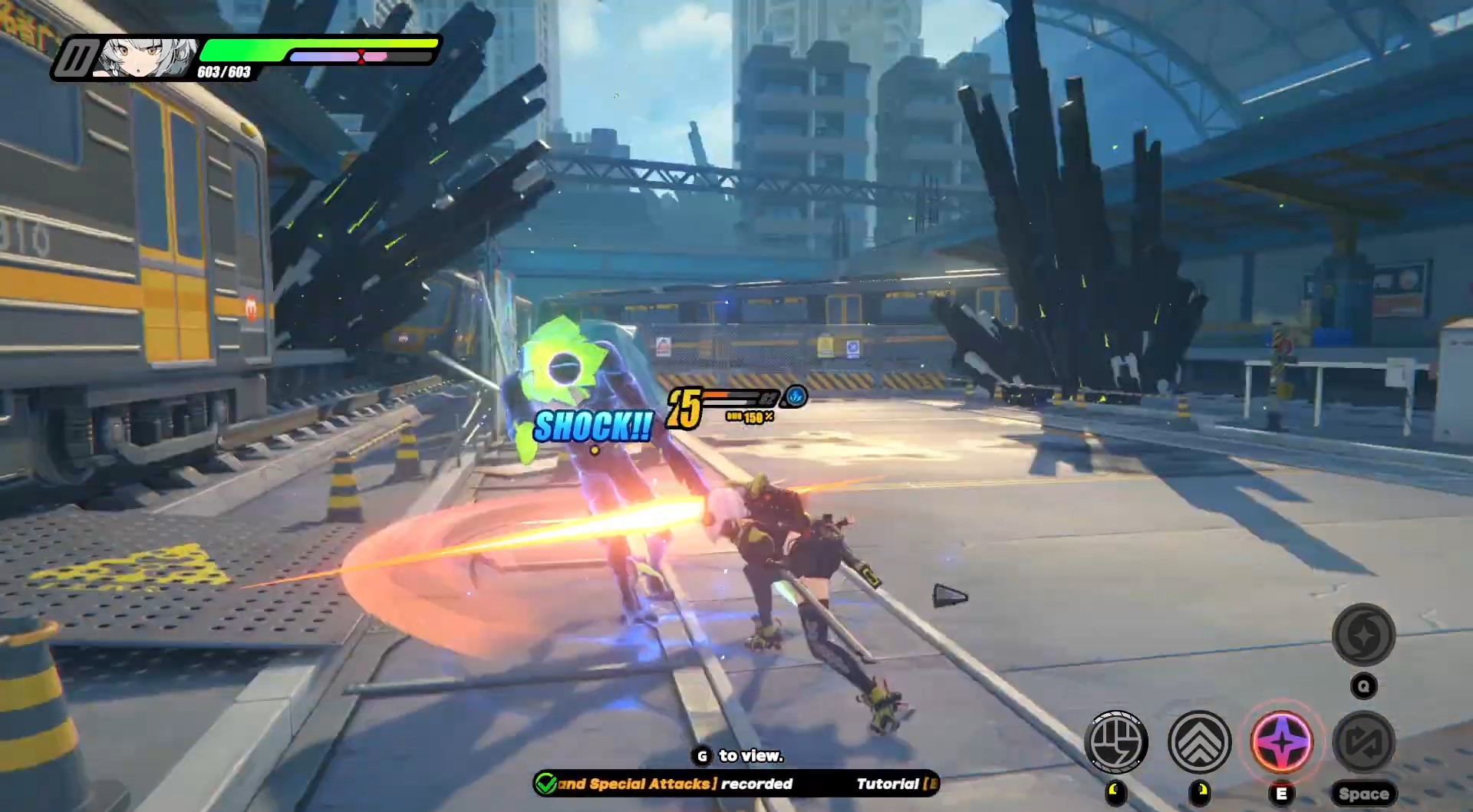Open the Tutorial entry on the banner
The height and width of the screenshot is (812, 1473).
(x=888, y=784)
